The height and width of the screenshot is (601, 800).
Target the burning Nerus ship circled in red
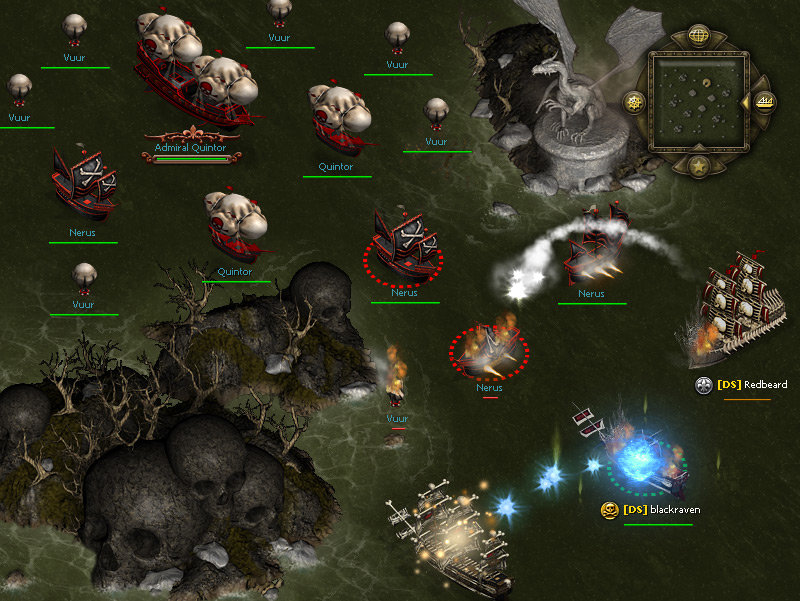pos(489,346)
